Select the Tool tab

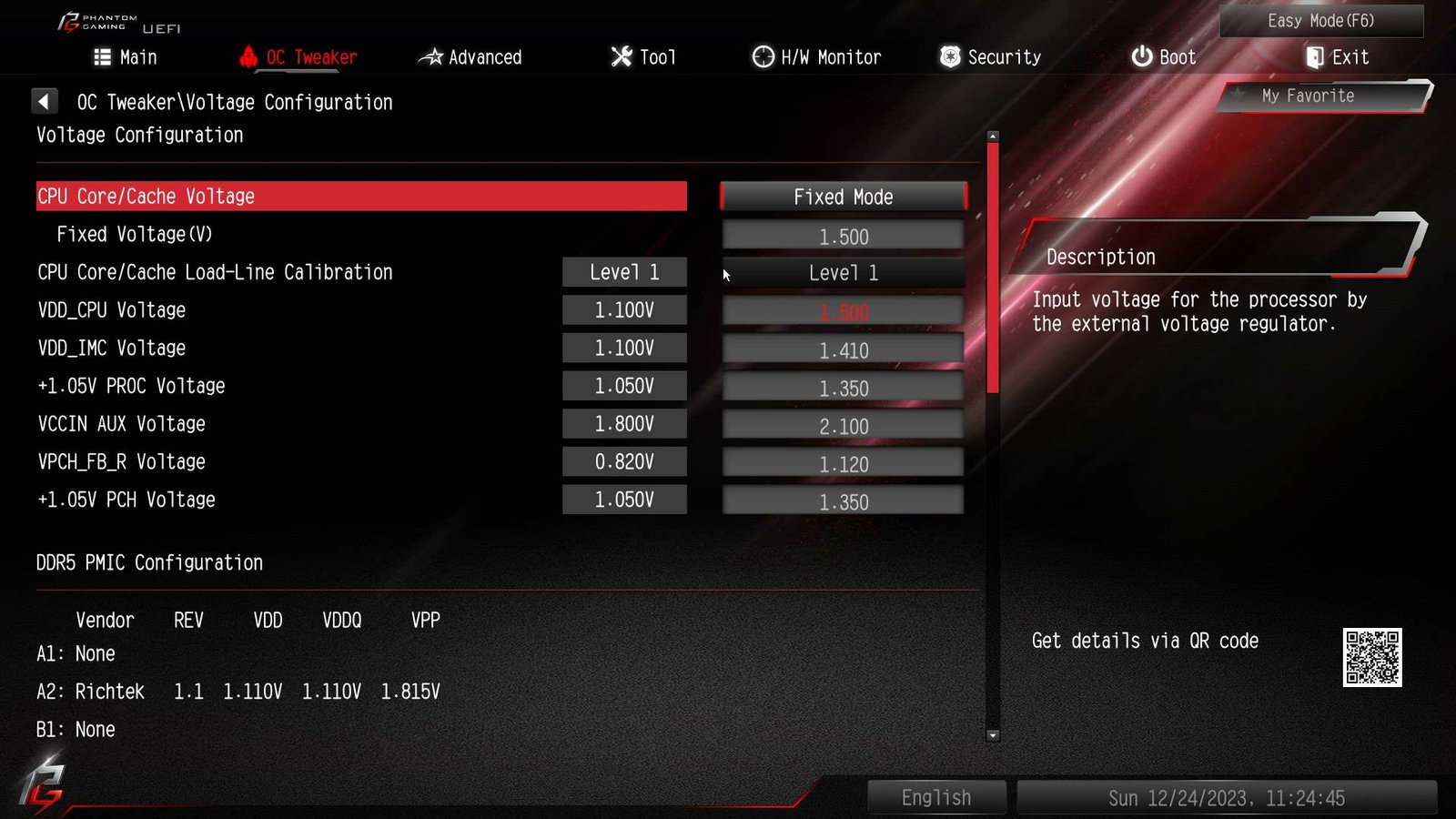pos(643,57)
